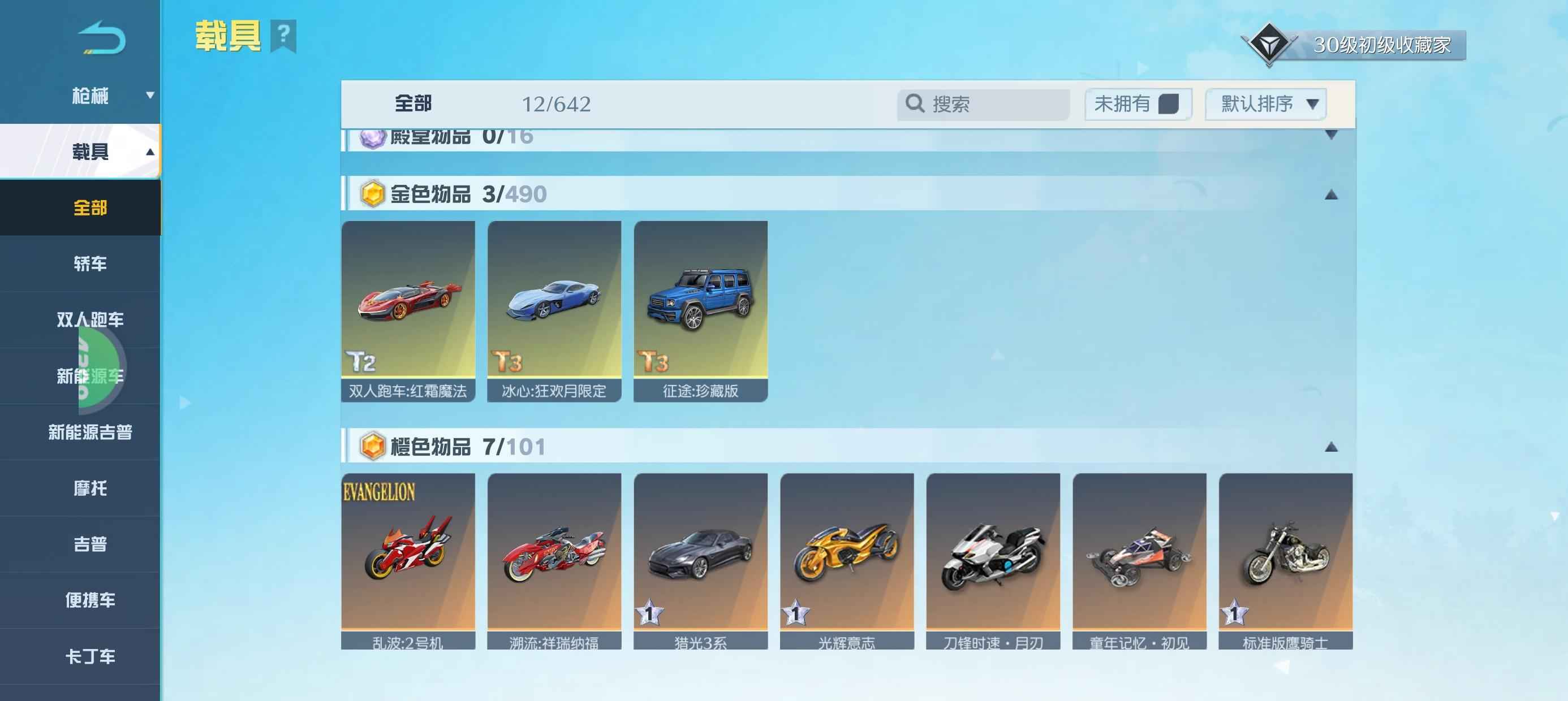Collapse the 橙色物品 section

1330,447
